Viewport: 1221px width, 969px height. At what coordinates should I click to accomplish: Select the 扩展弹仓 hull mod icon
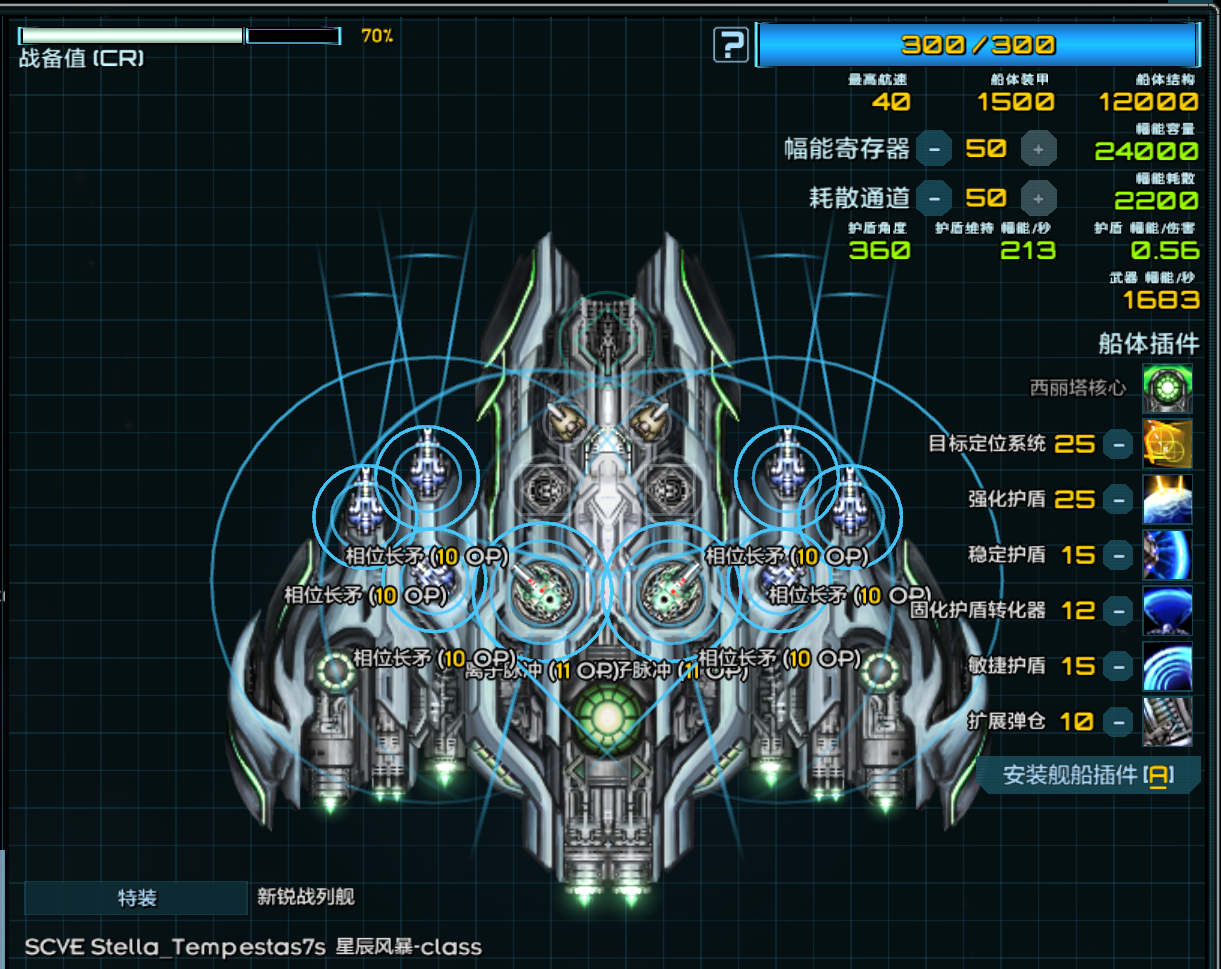(1167, 721)
